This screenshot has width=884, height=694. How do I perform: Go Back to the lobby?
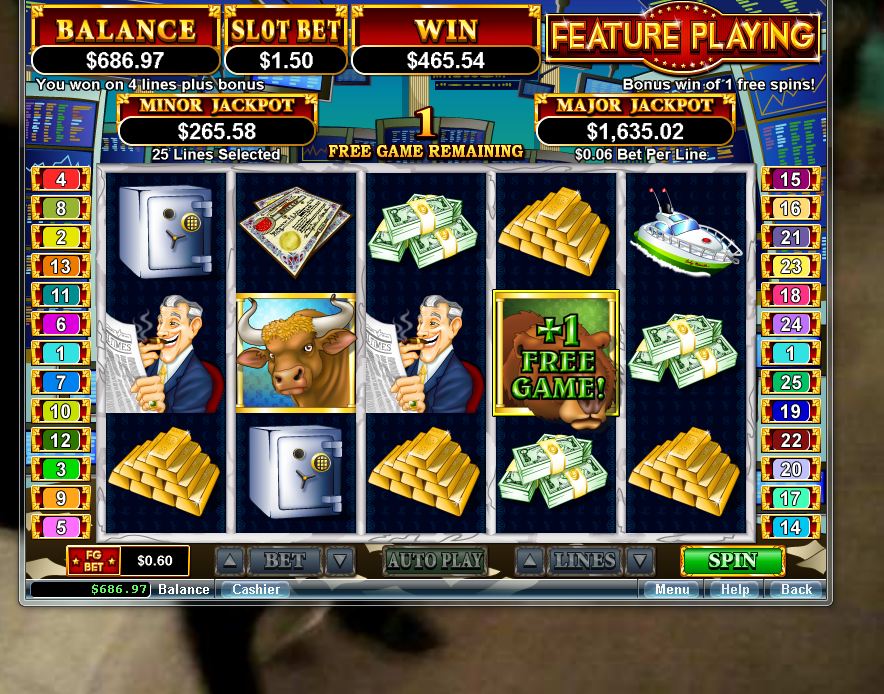[x=796, y=589]
